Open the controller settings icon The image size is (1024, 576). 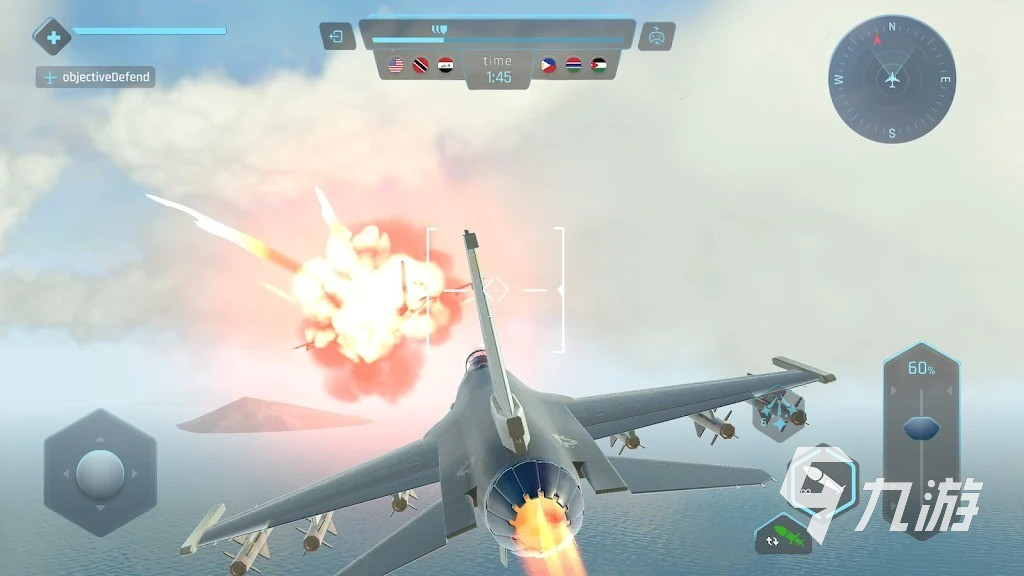coord(656,37)
